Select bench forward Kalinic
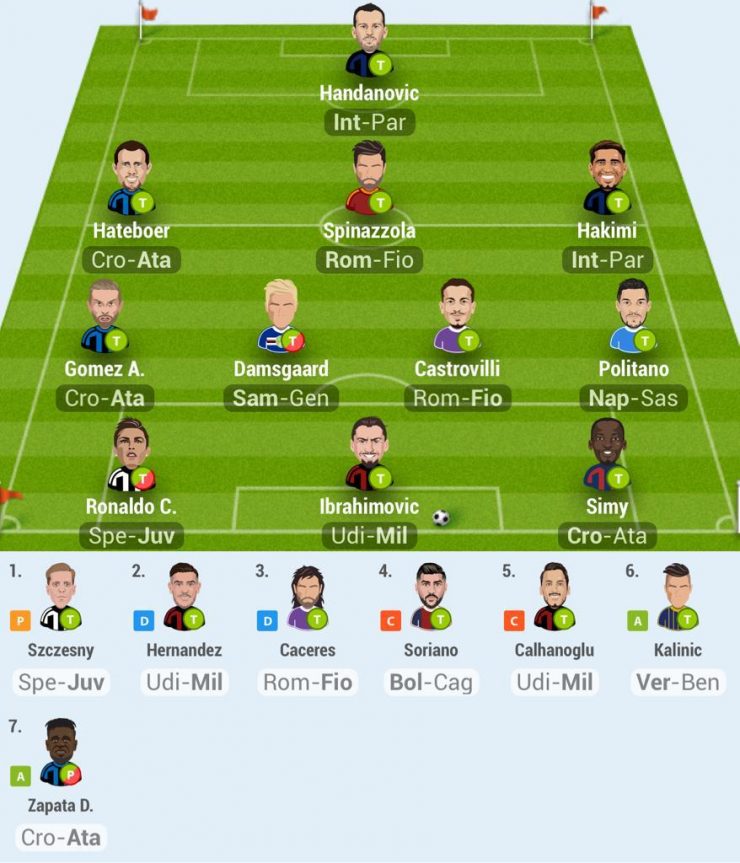 coord(677,597)
